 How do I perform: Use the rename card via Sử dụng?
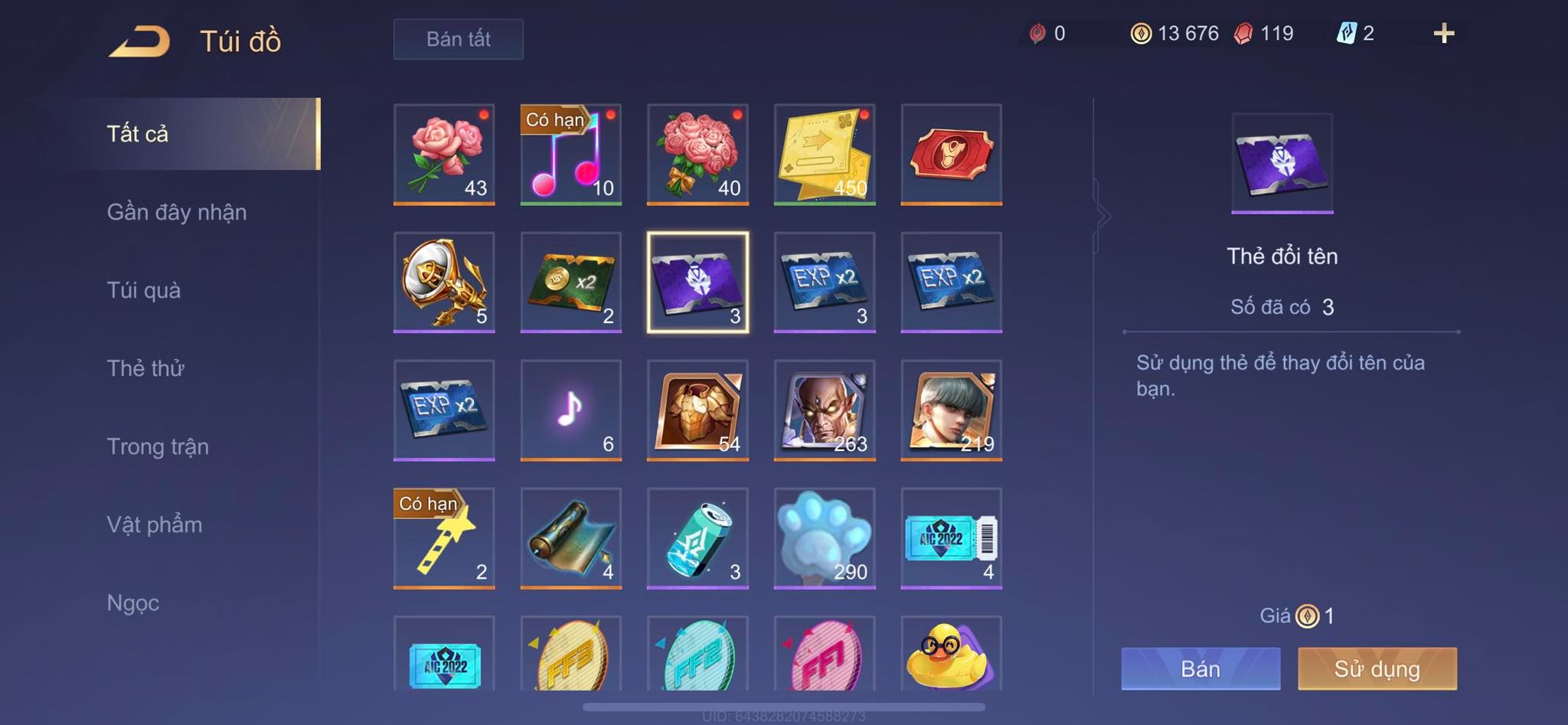click(1377, 668)
